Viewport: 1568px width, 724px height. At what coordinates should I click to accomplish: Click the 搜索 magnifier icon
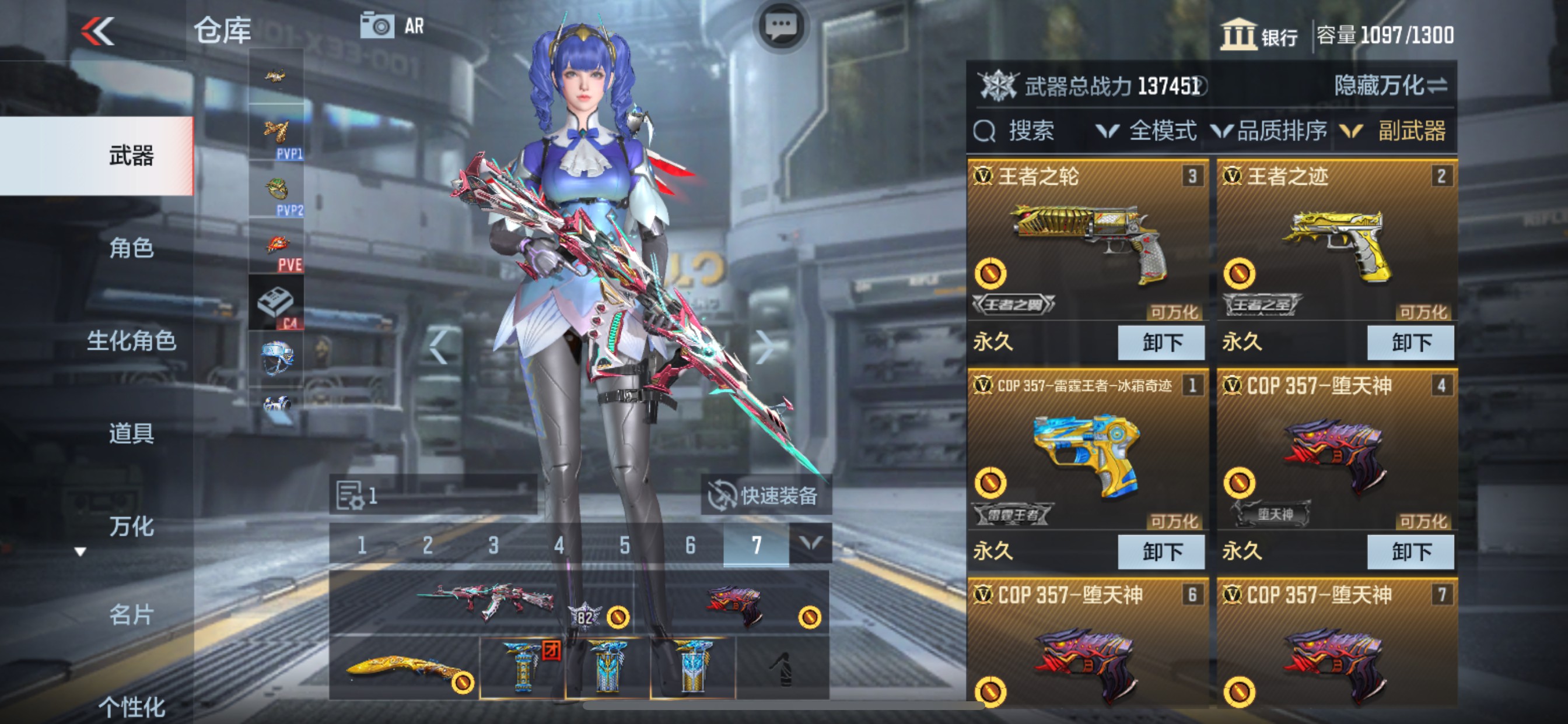pyautogui.click(x=985, y=130)
